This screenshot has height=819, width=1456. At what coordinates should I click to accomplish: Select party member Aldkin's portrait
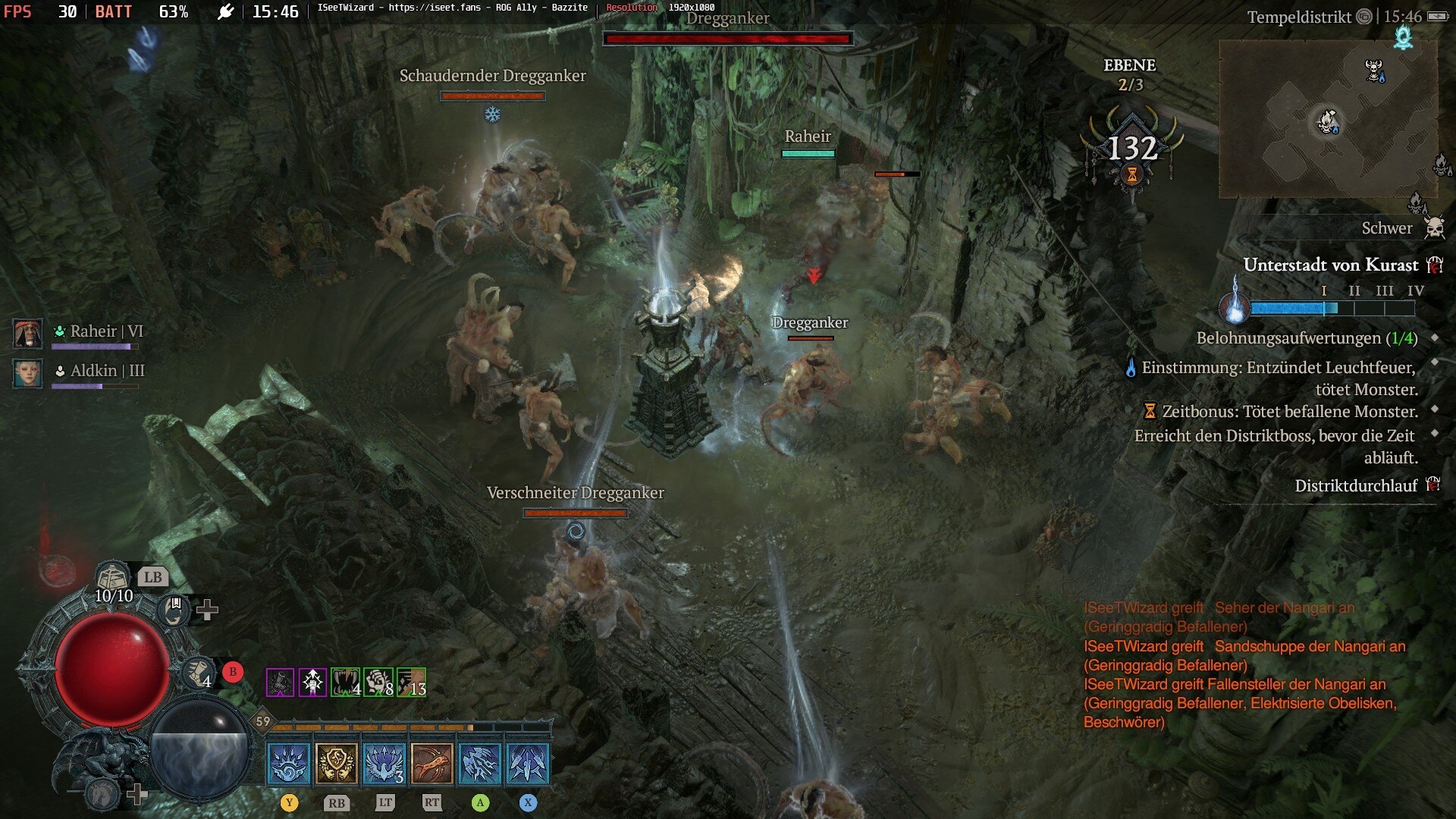[28, 372]
